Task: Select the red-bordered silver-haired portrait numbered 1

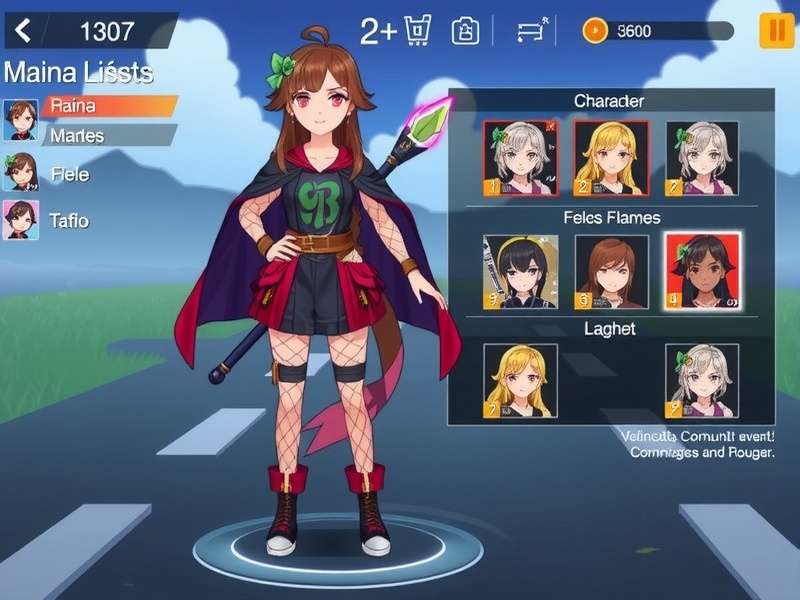Action: click(520, 158)
